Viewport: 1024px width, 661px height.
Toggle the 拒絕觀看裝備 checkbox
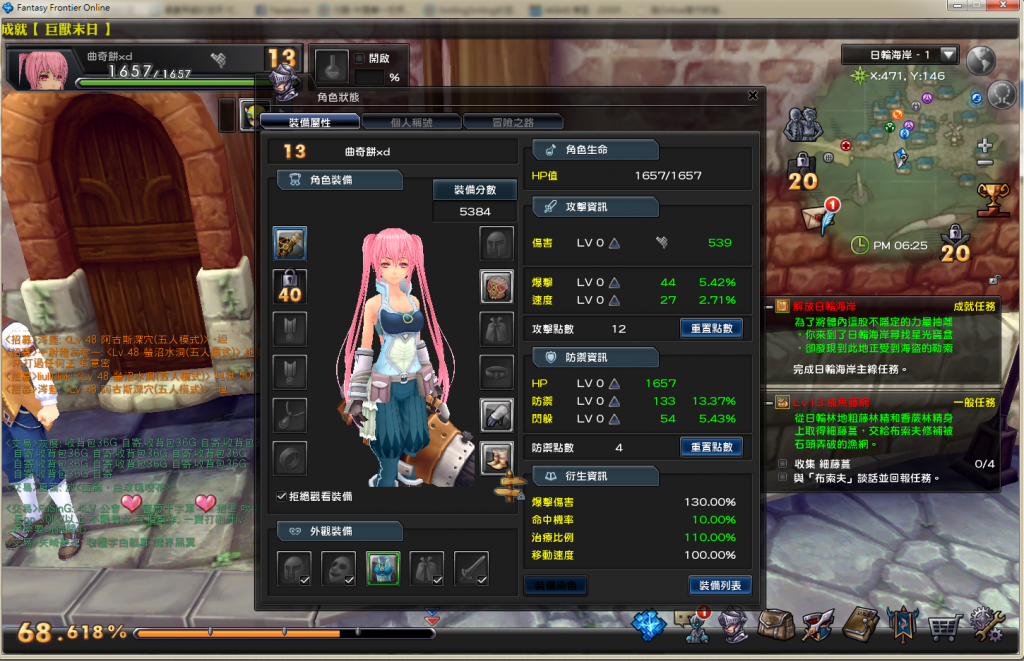281,496
